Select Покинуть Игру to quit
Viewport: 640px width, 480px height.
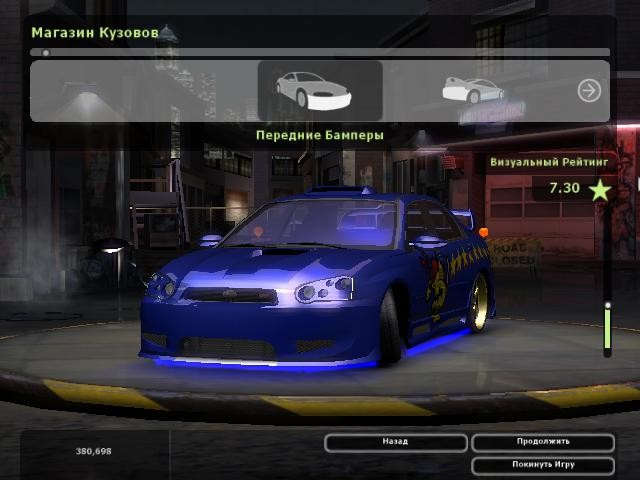[x=543, y=465]
